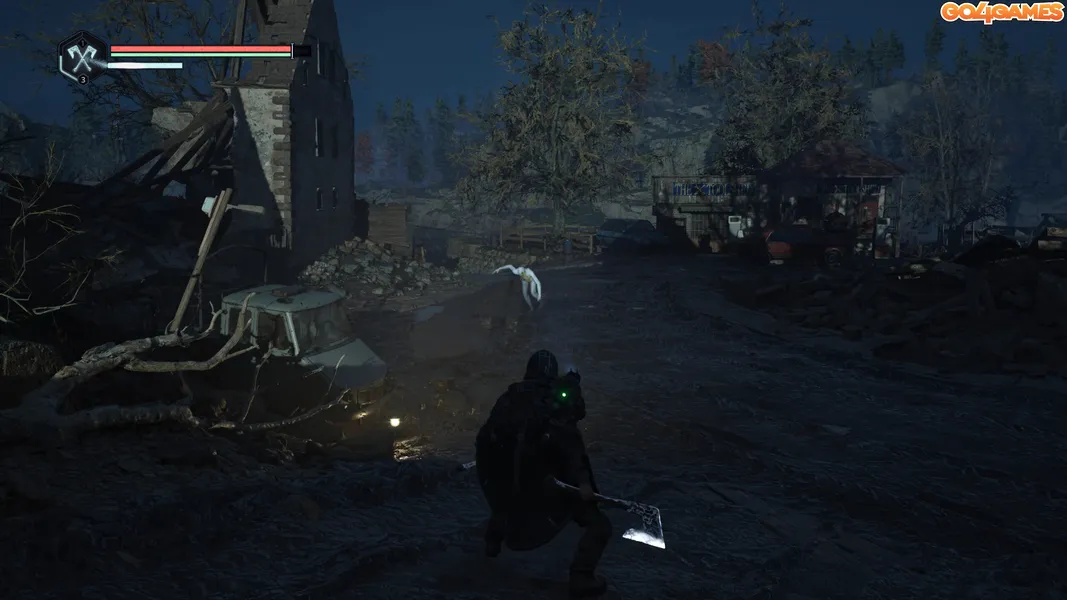The image size is (1067, 600).
Task: Select the crossed axes weapon icon
Action: click(x=82, y=55)
